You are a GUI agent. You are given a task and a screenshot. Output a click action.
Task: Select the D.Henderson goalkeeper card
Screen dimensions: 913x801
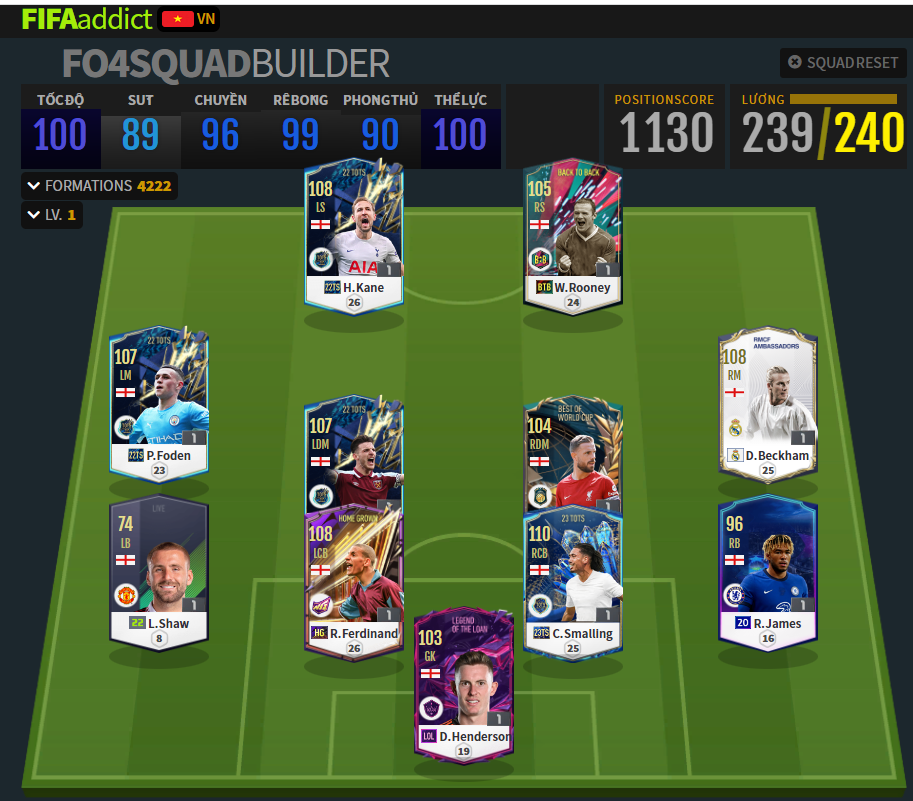462,682
